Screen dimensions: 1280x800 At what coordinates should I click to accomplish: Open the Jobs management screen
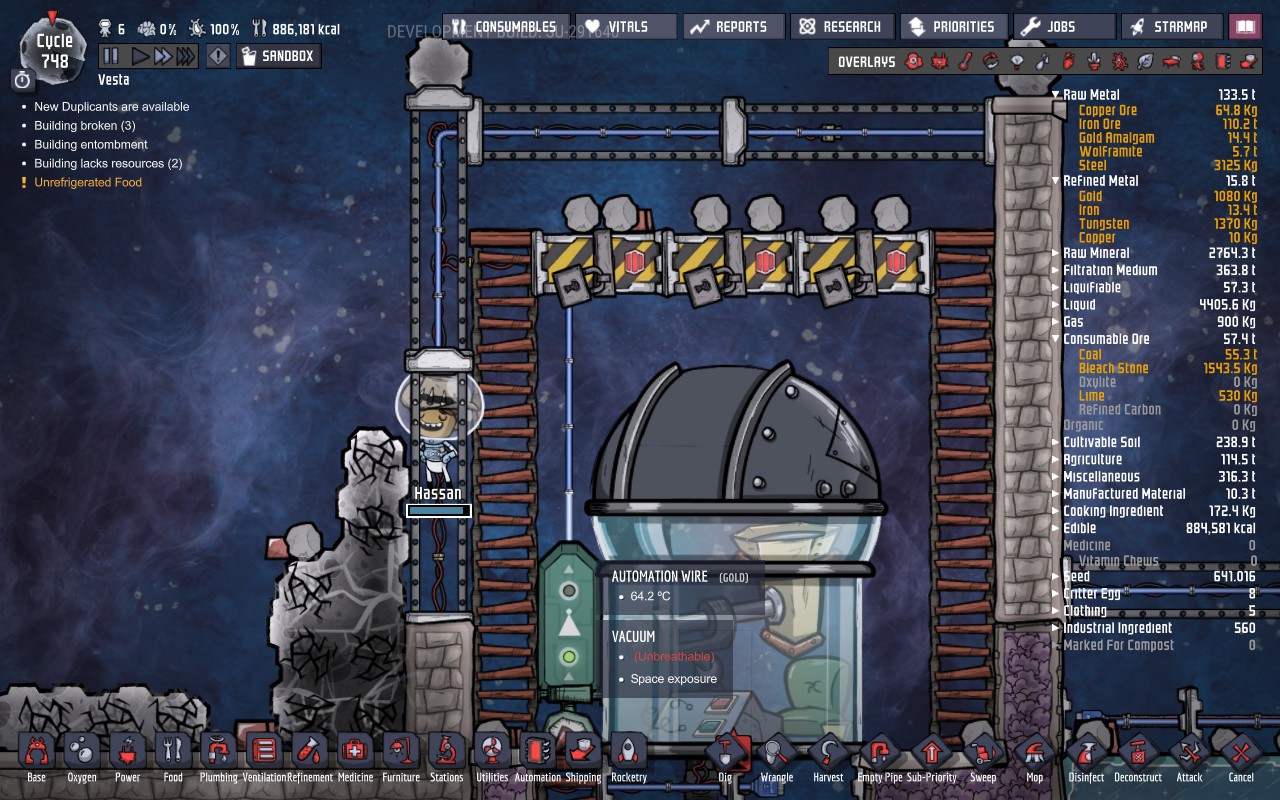1062,27
